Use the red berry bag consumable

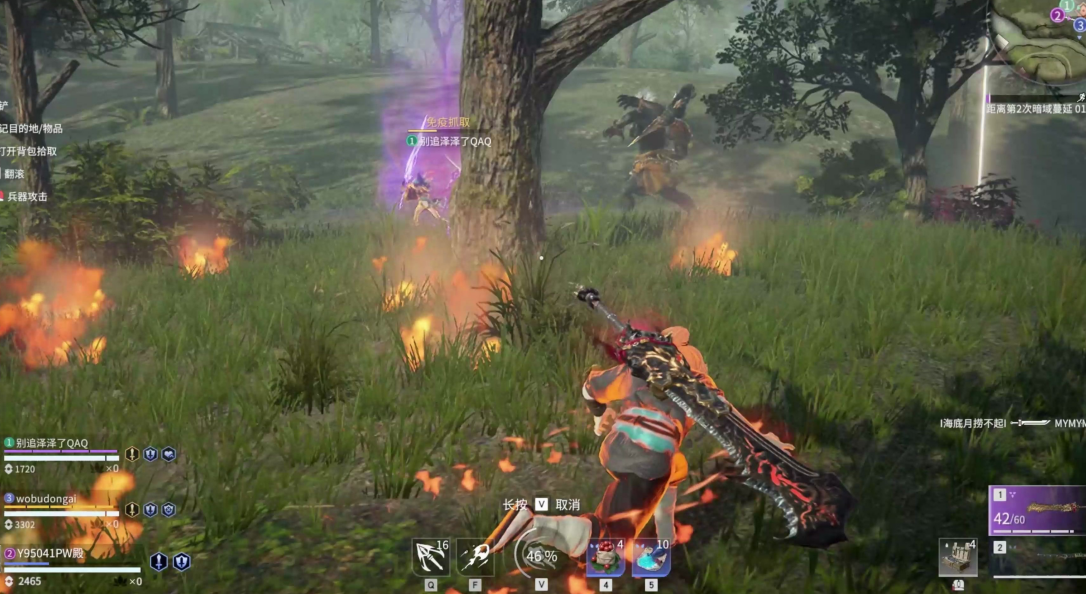[605, 557]
